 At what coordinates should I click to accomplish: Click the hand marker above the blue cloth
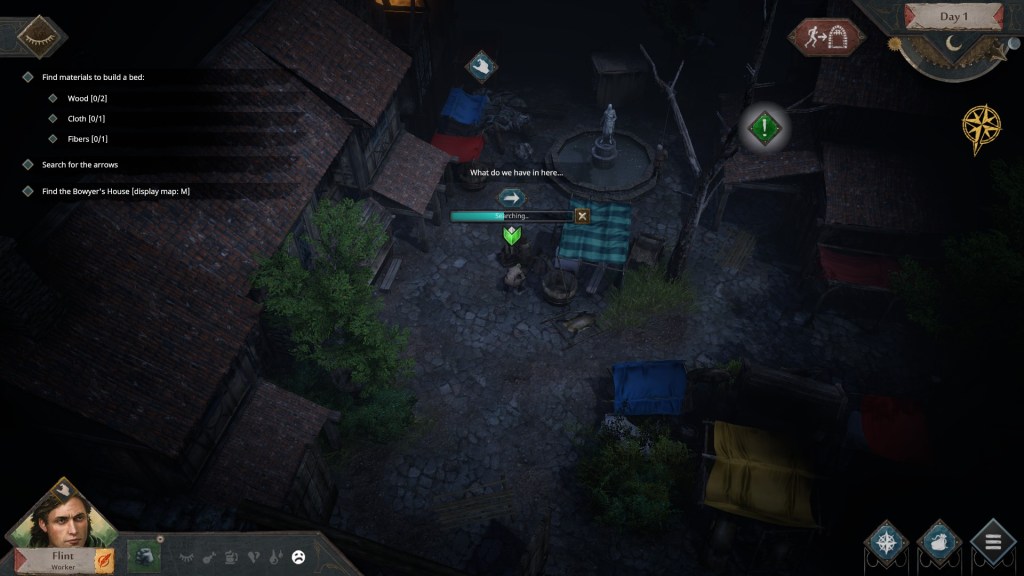point(482,67)
